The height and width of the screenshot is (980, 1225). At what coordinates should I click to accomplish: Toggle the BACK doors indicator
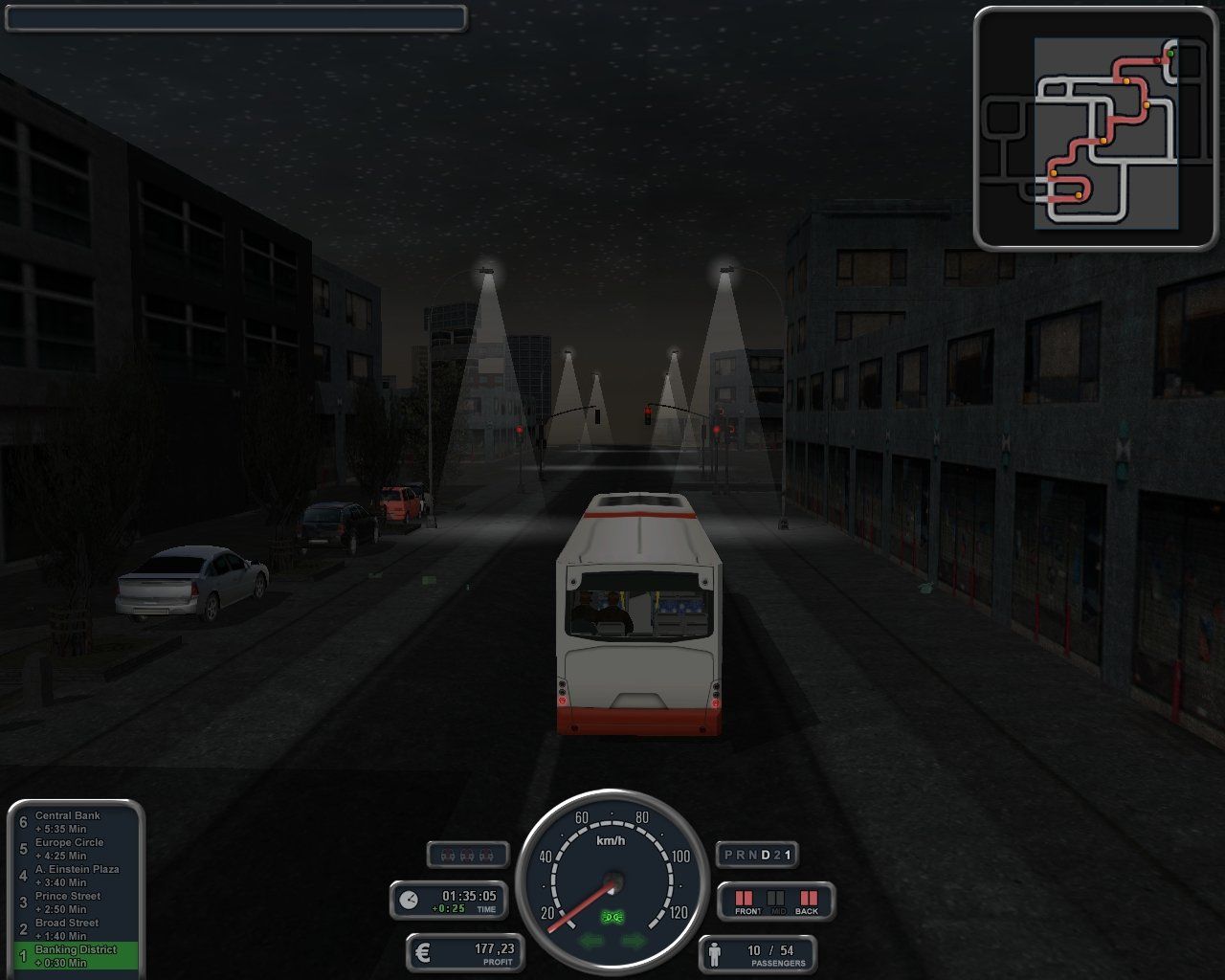810,899
